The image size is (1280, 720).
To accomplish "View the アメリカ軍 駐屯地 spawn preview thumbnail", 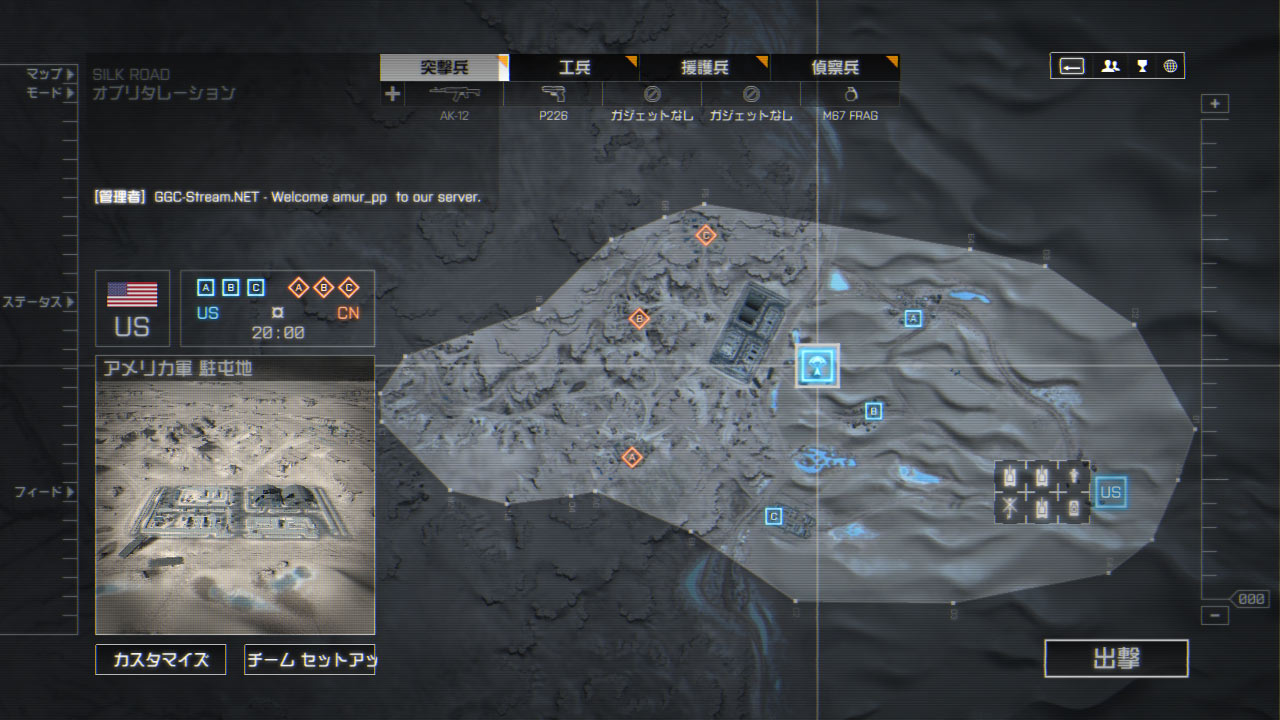I will pyautogui.click(x=235, y=505).
